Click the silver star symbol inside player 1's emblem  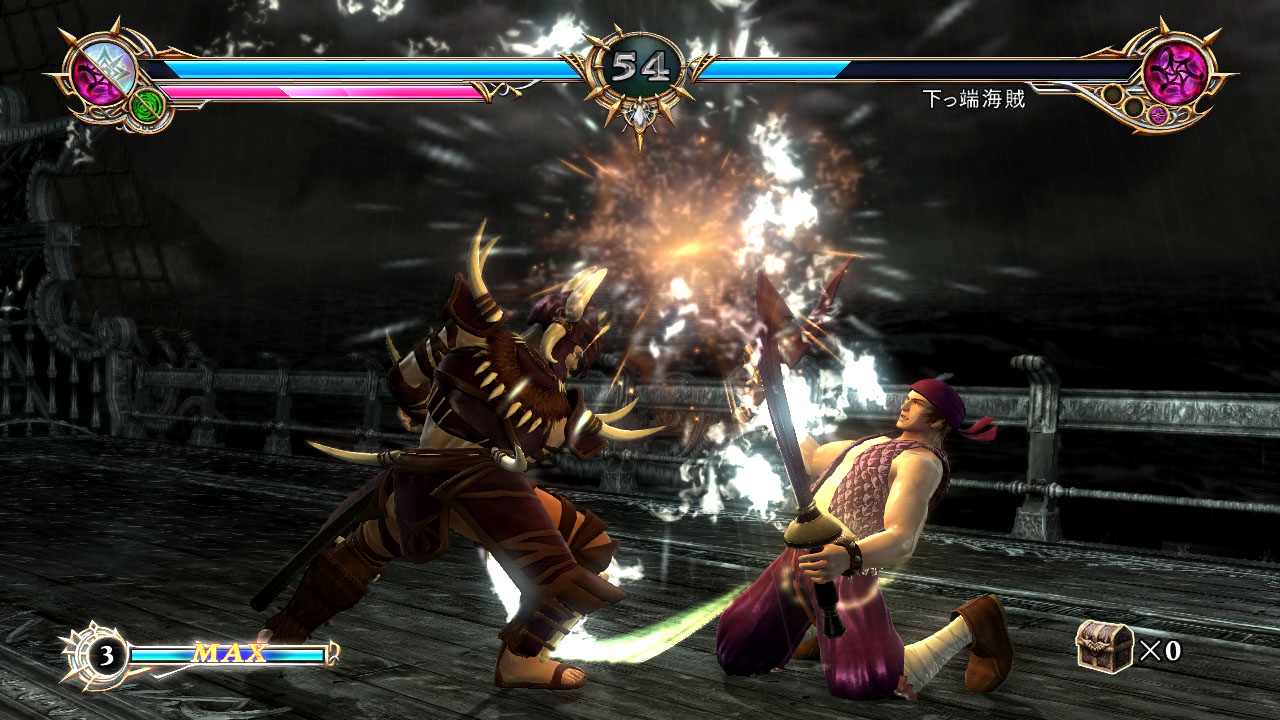113,64
